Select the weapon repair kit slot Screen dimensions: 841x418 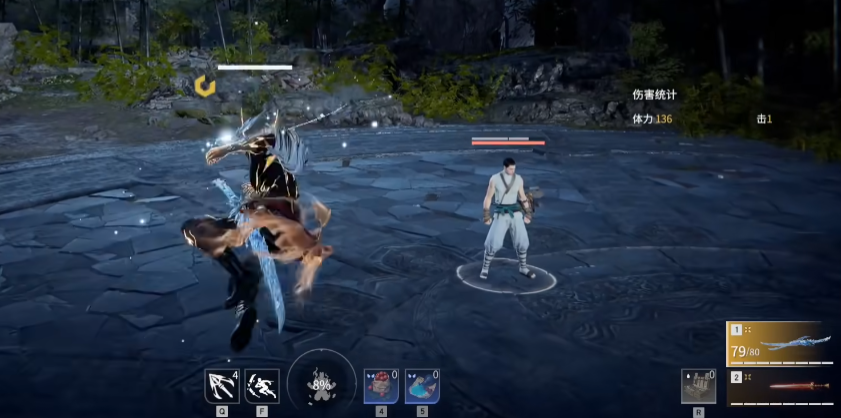pyautogui.click(x=698, y=386)
